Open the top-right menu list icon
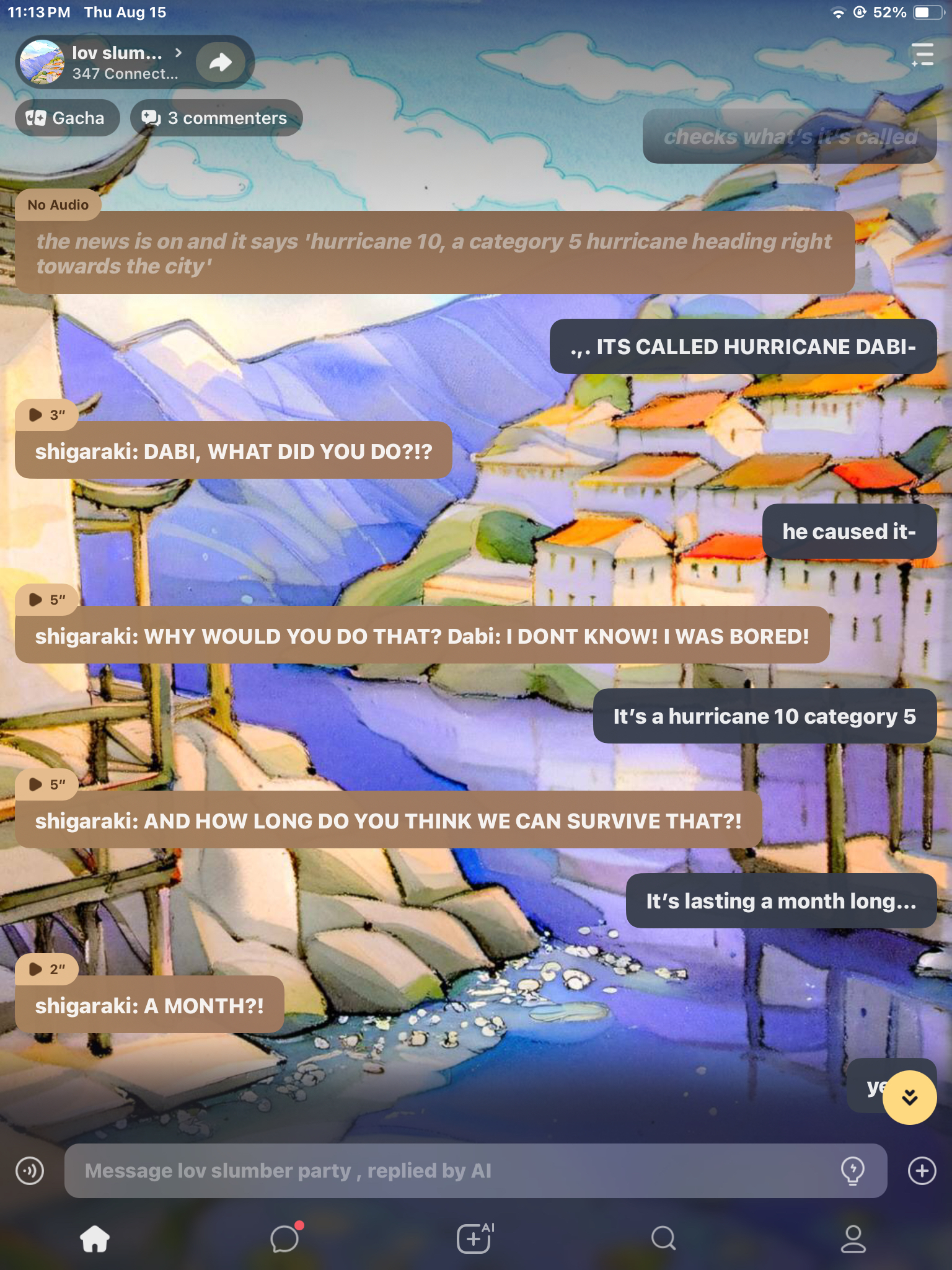The width and height of the screenshot is (952, 1270). coord(922,55)
